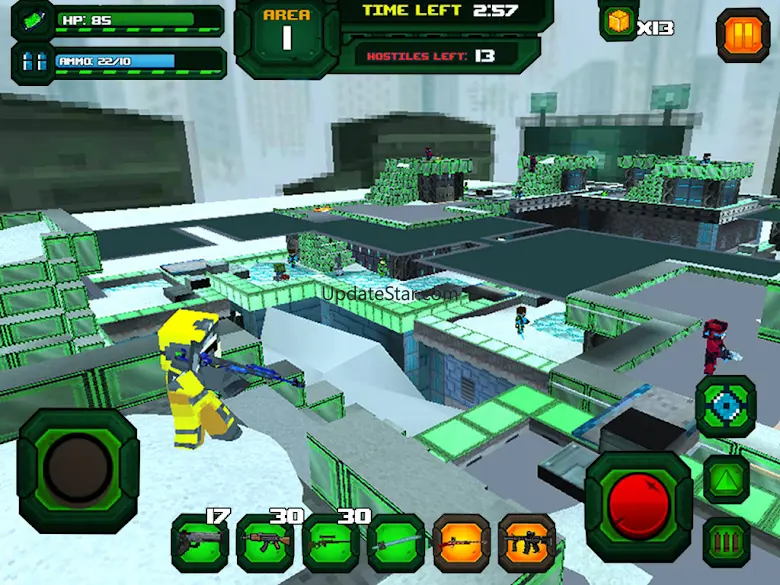Activate the blue crosshair aim button
The height and width of the screenshot is (585, 780).
tap(725, 406)
